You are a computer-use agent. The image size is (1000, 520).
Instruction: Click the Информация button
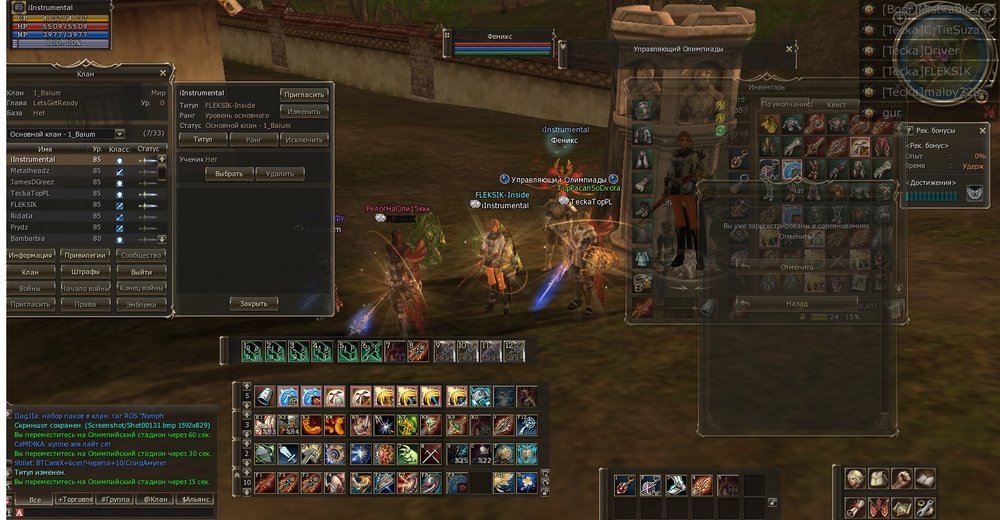pyautogui.click(x=30, y=256)
